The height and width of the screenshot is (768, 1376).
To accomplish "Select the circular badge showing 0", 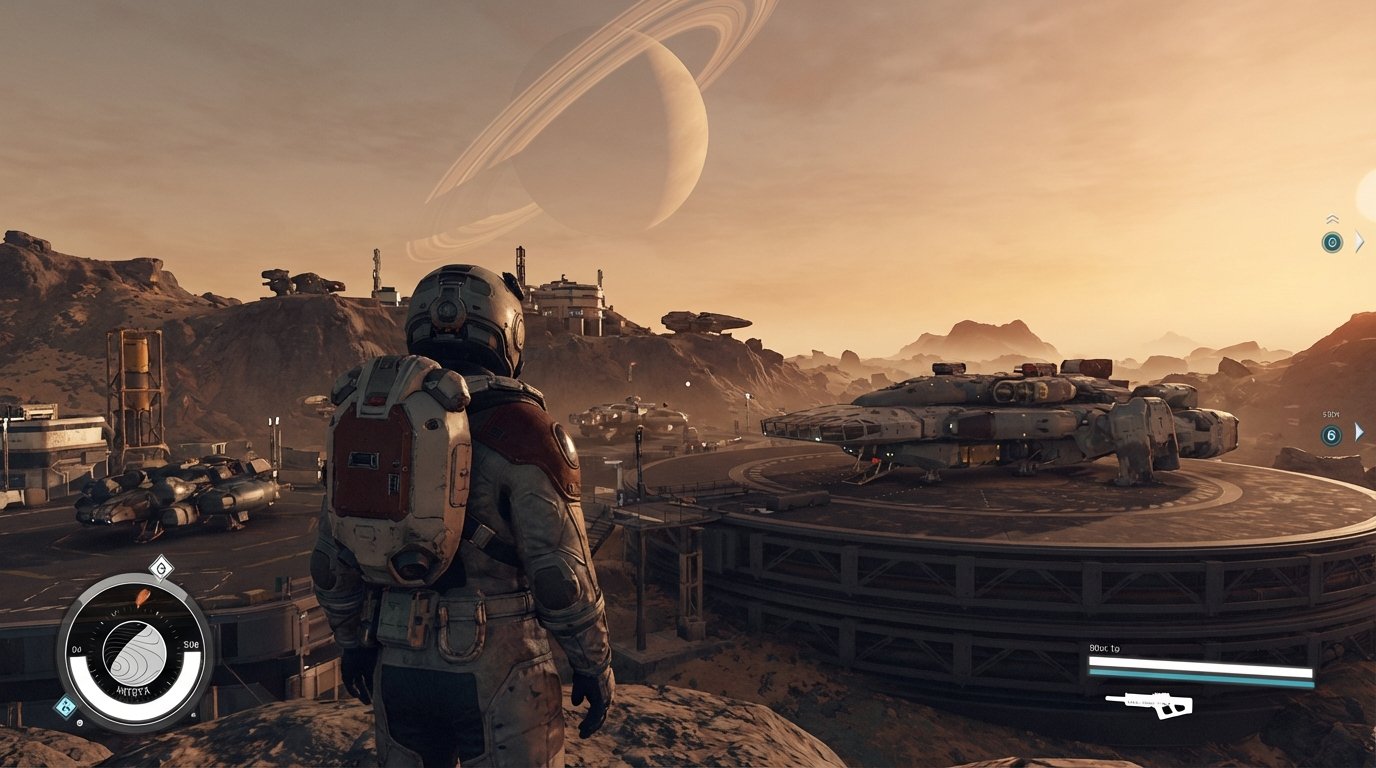I will coord(1332,242).
